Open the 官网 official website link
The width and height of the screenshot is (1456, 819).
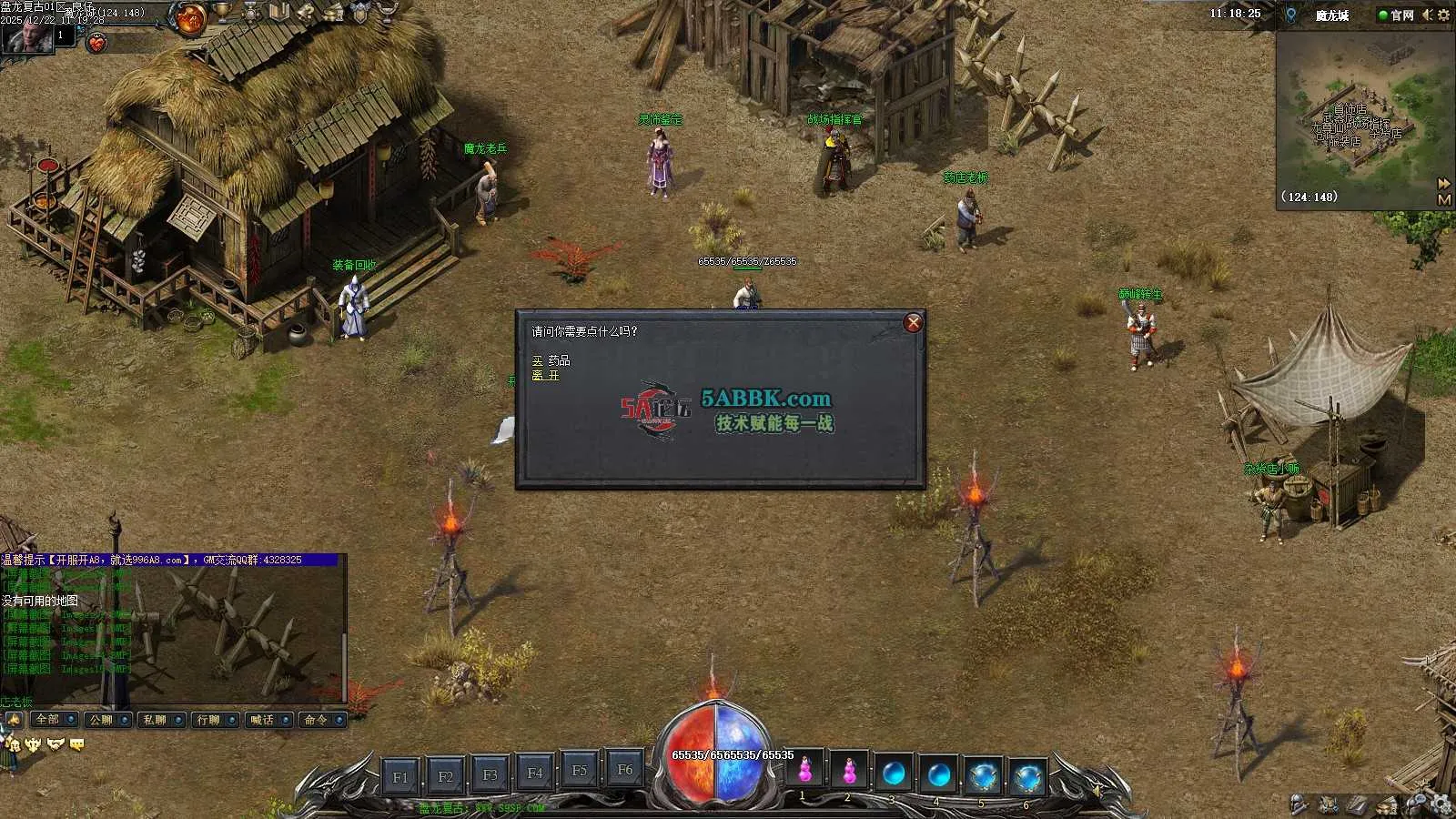coord(1396,15)
